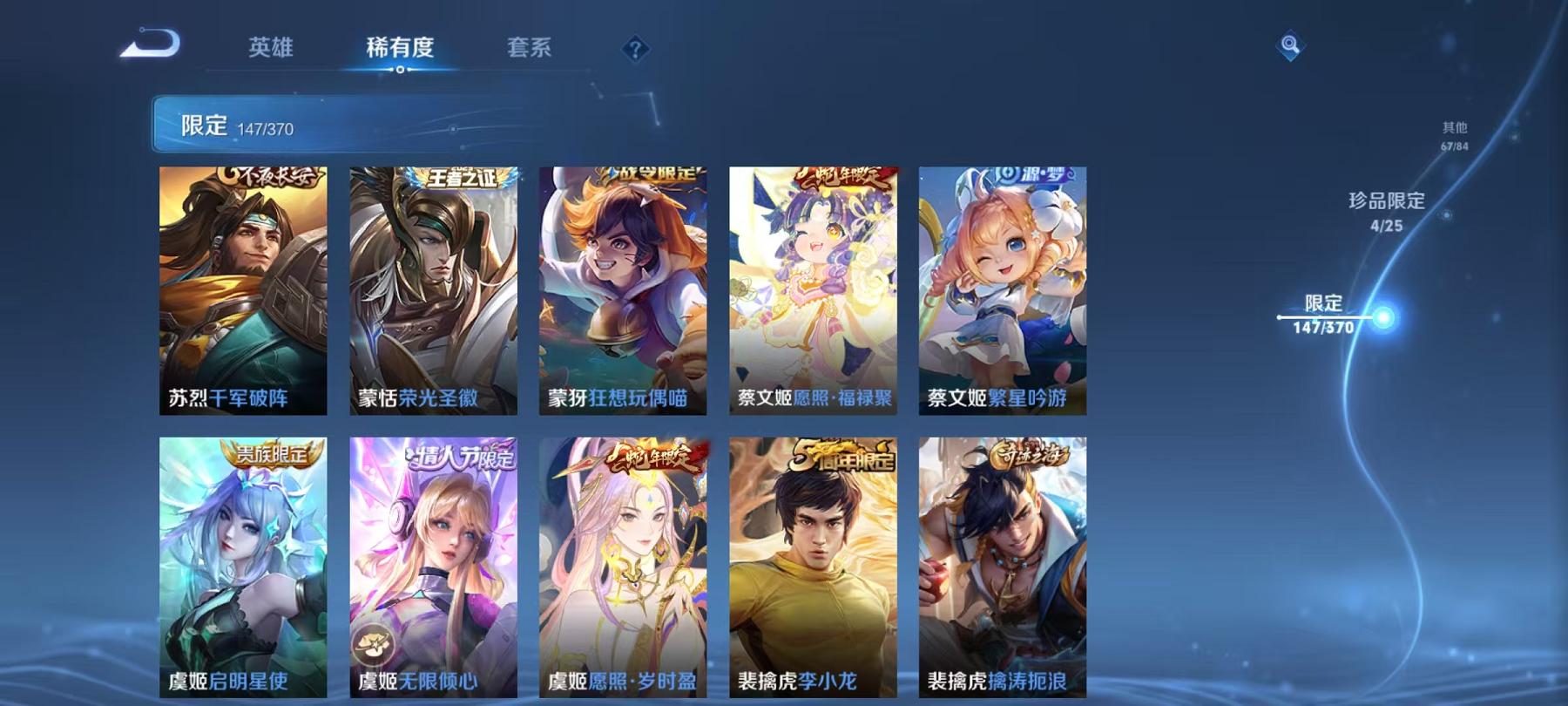Viewport: 1568px width, 706px height.
Task: Click the question mark help icon
Action: 635,48
